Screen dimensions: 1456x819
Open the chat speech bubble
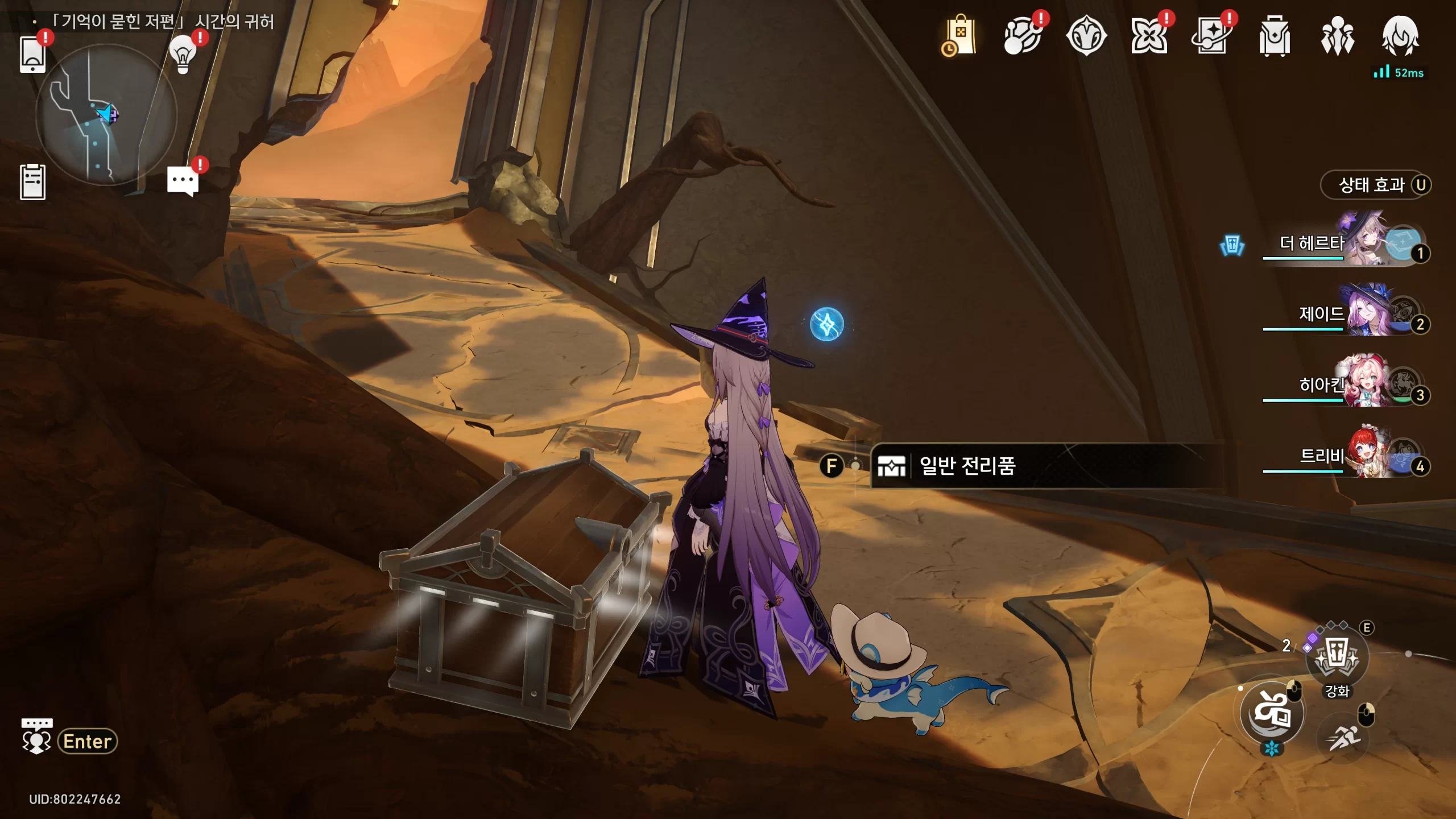183,181
